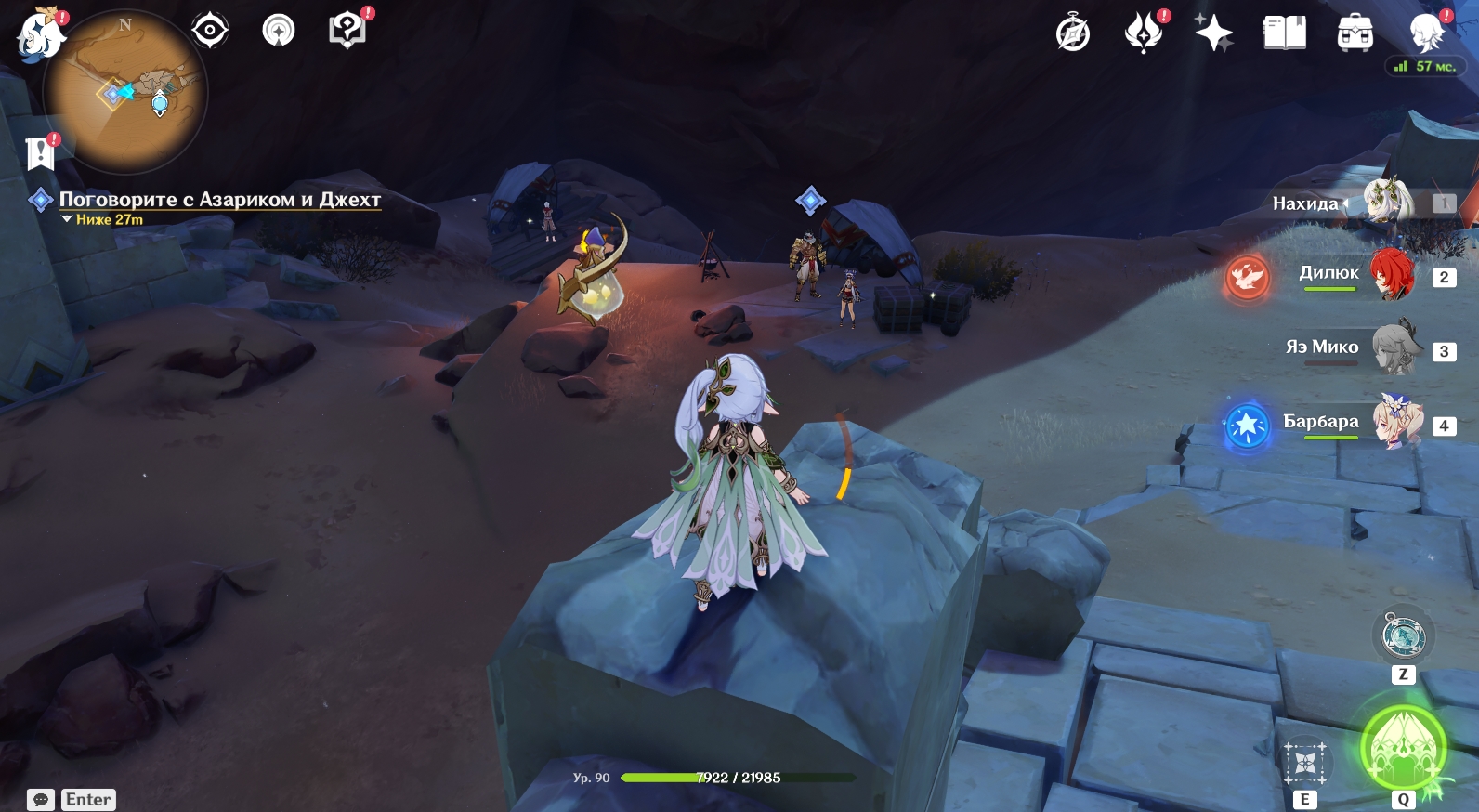
Task: Open the wish star icon
Action: pos(1213,33)
